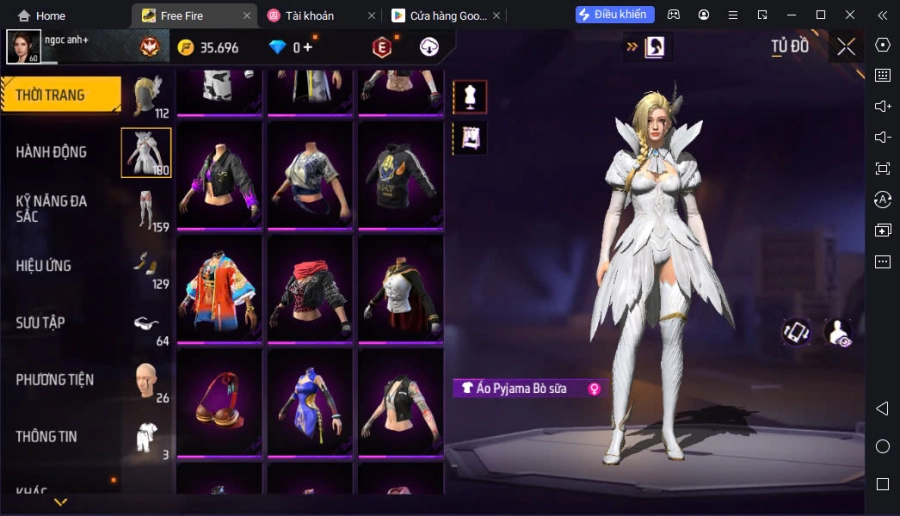The image size is (900, 516).
Task: Switch to the Hiệu Ứng tab
Action: pos(44,266)
